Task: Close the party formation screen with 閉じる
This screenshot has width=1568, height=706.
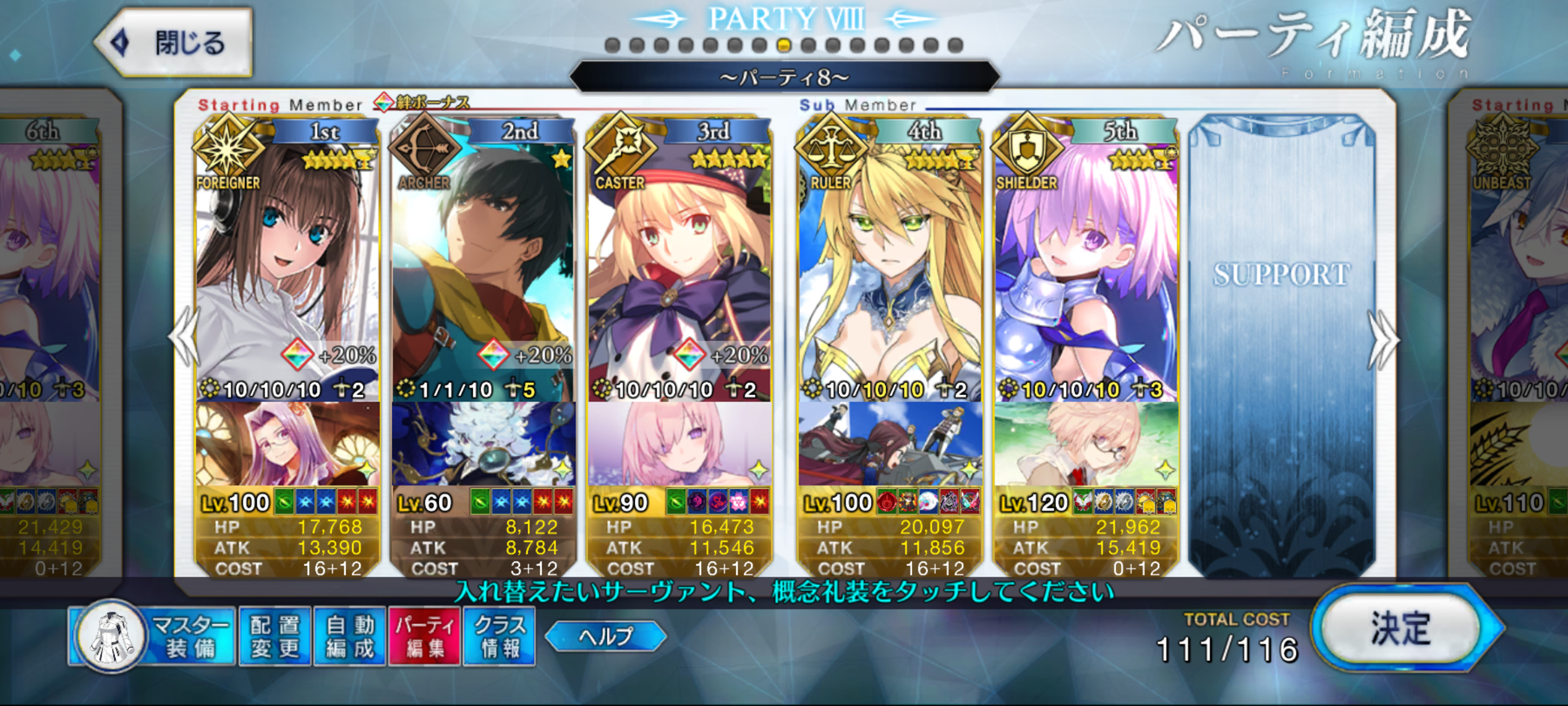Action: pyautogui.click(x=174, y=42)
